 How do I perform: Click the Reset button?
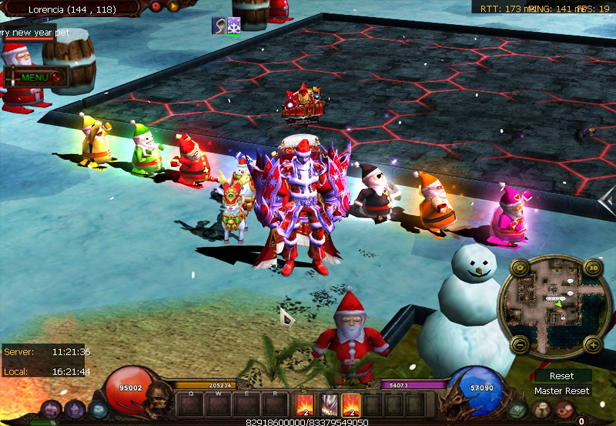pyautogui.click(x=561, y=376)
